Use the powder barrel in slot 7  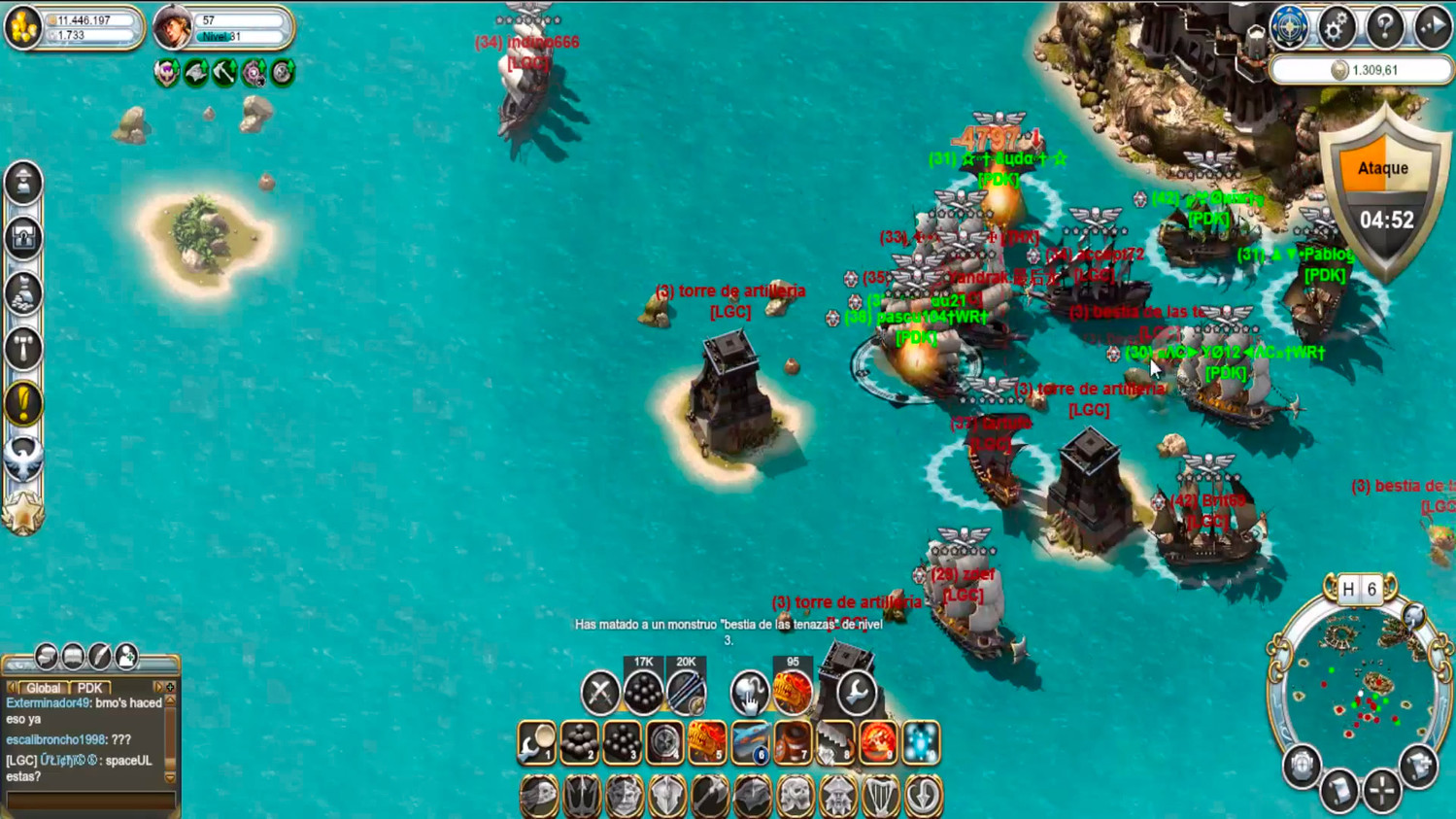(x=793, y=743)
